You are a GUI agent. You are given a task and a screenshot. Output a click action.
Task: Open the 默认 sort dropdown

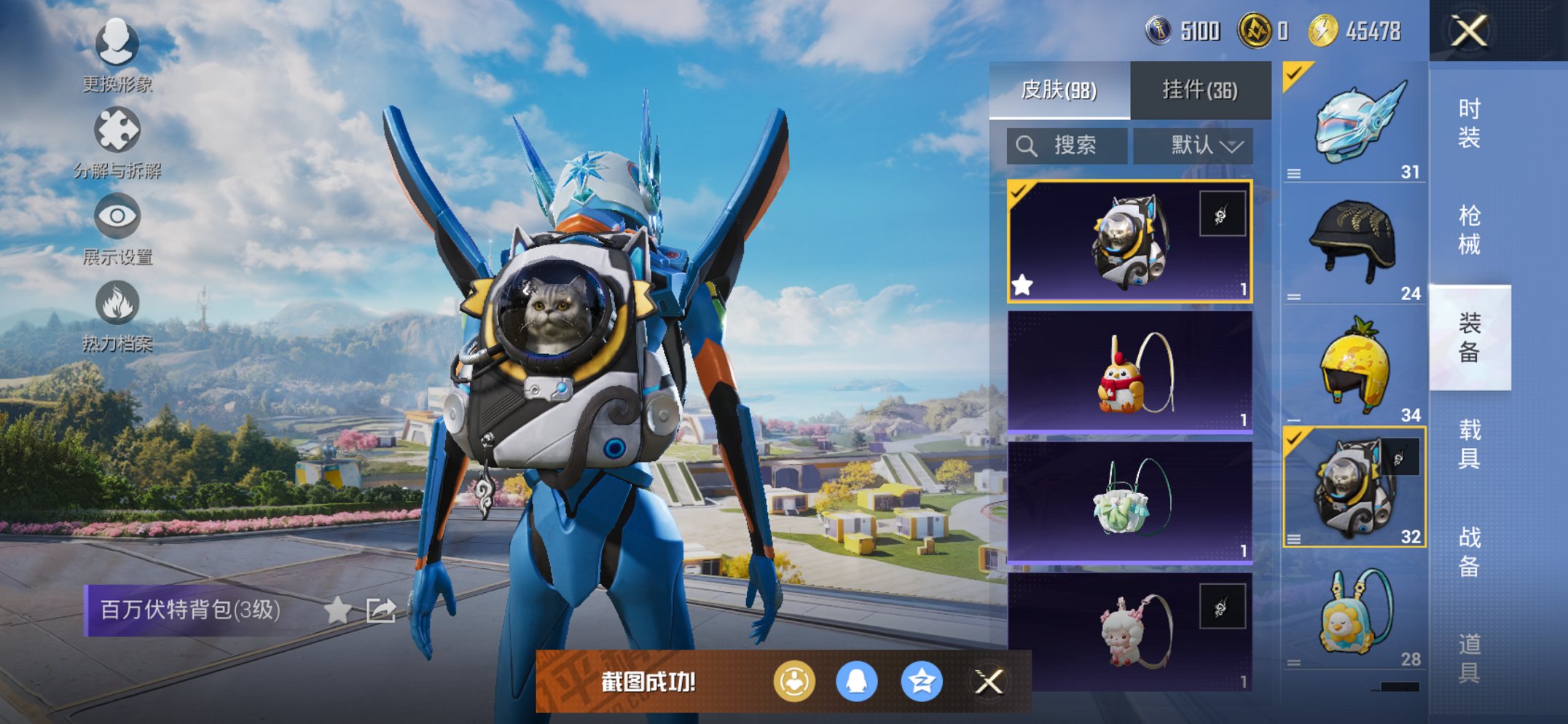pyautogui.click(x=1193, y=146)
